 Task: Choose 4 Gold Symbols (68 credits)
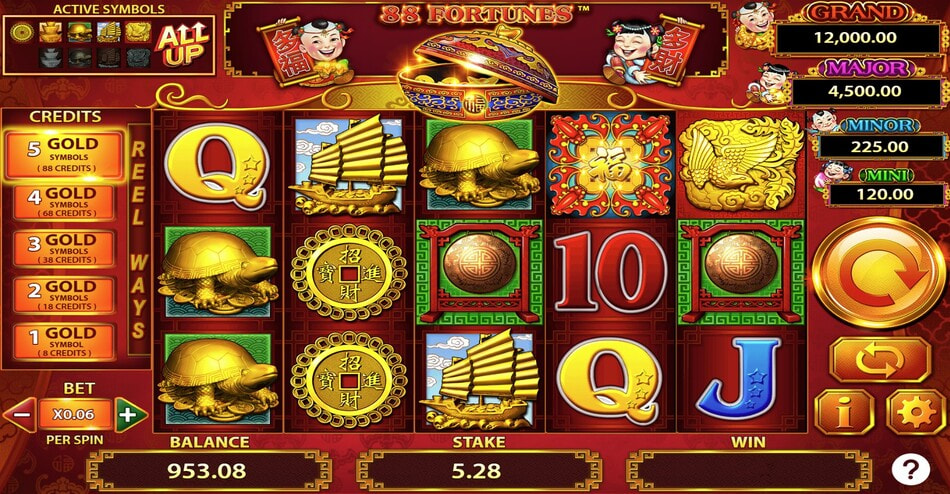coord(64,202)
